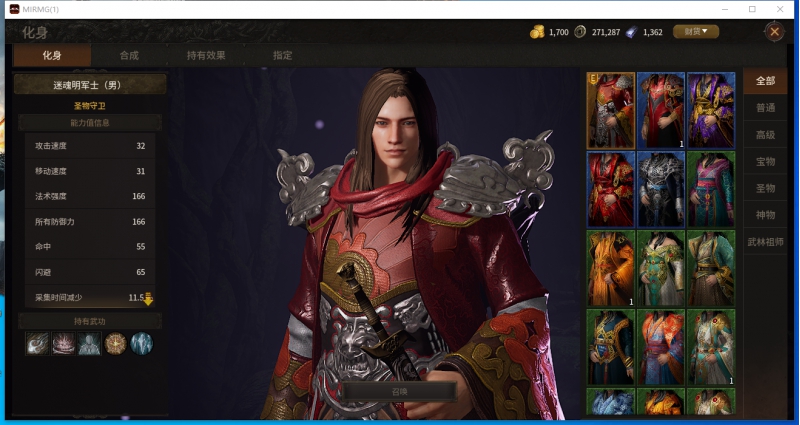Switch to the 神物 category

[766, 215]
